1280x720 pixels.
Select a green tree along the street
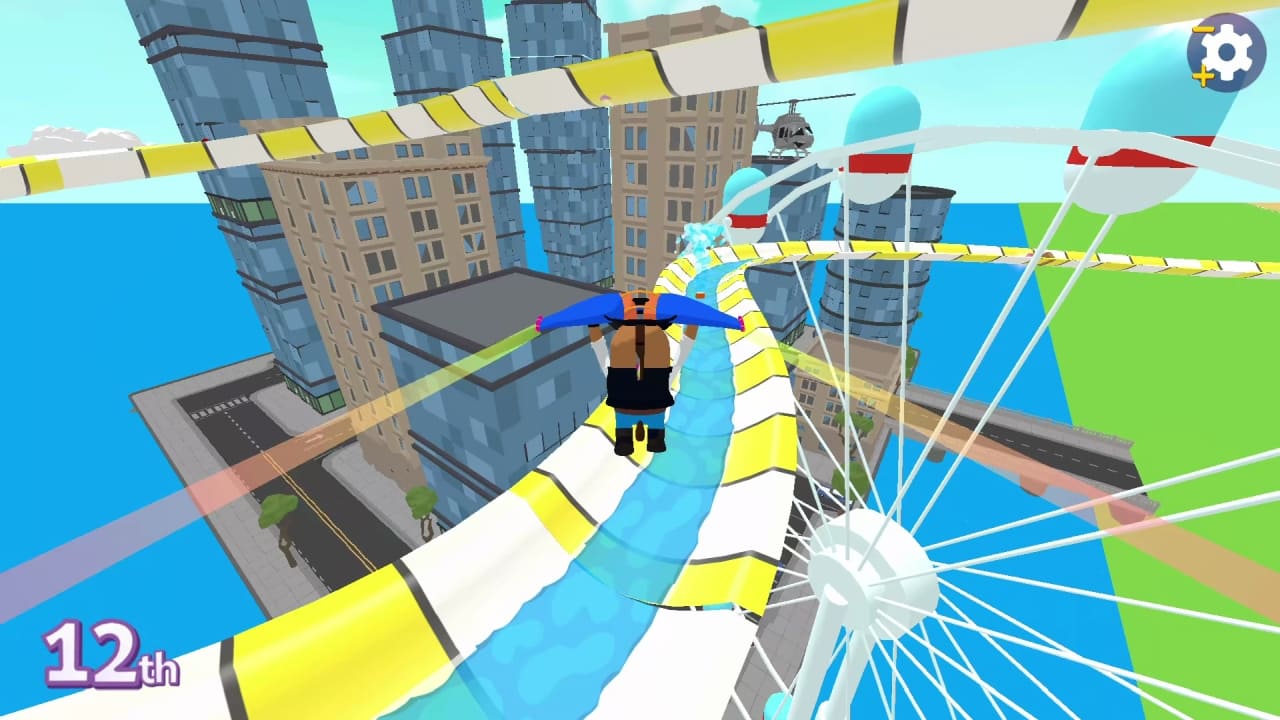pyautogui.click(x=275, y=510)
